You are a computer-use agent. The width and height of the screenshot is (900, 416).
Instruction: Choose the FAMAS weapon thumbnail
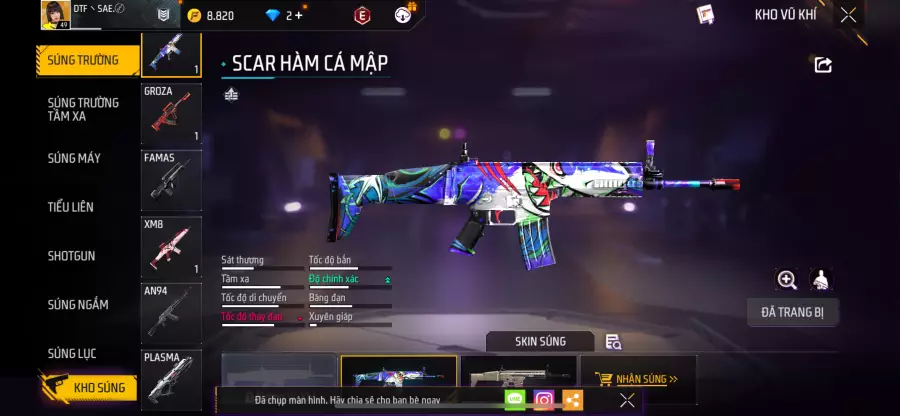tap(171, 180)
